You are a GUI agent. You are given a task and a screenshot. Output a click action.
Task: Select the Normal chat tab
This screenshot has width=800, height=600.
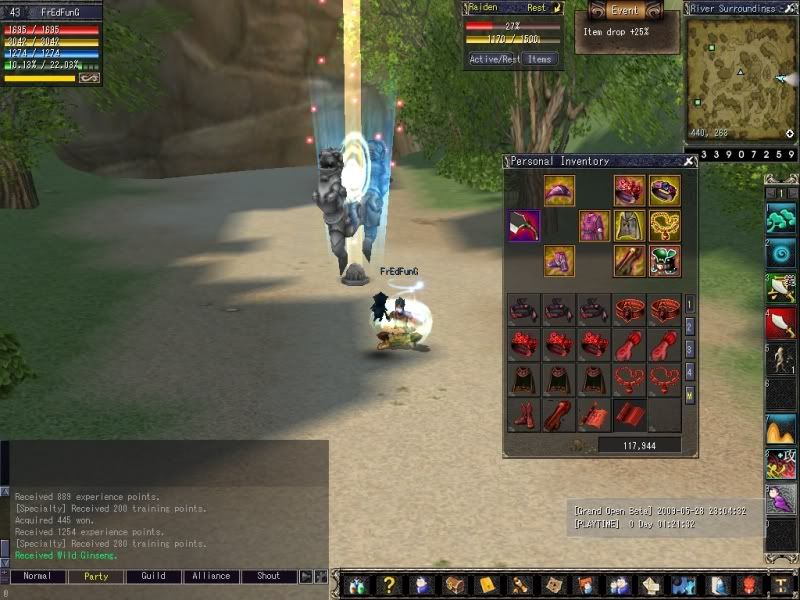[x=38, y=576]
